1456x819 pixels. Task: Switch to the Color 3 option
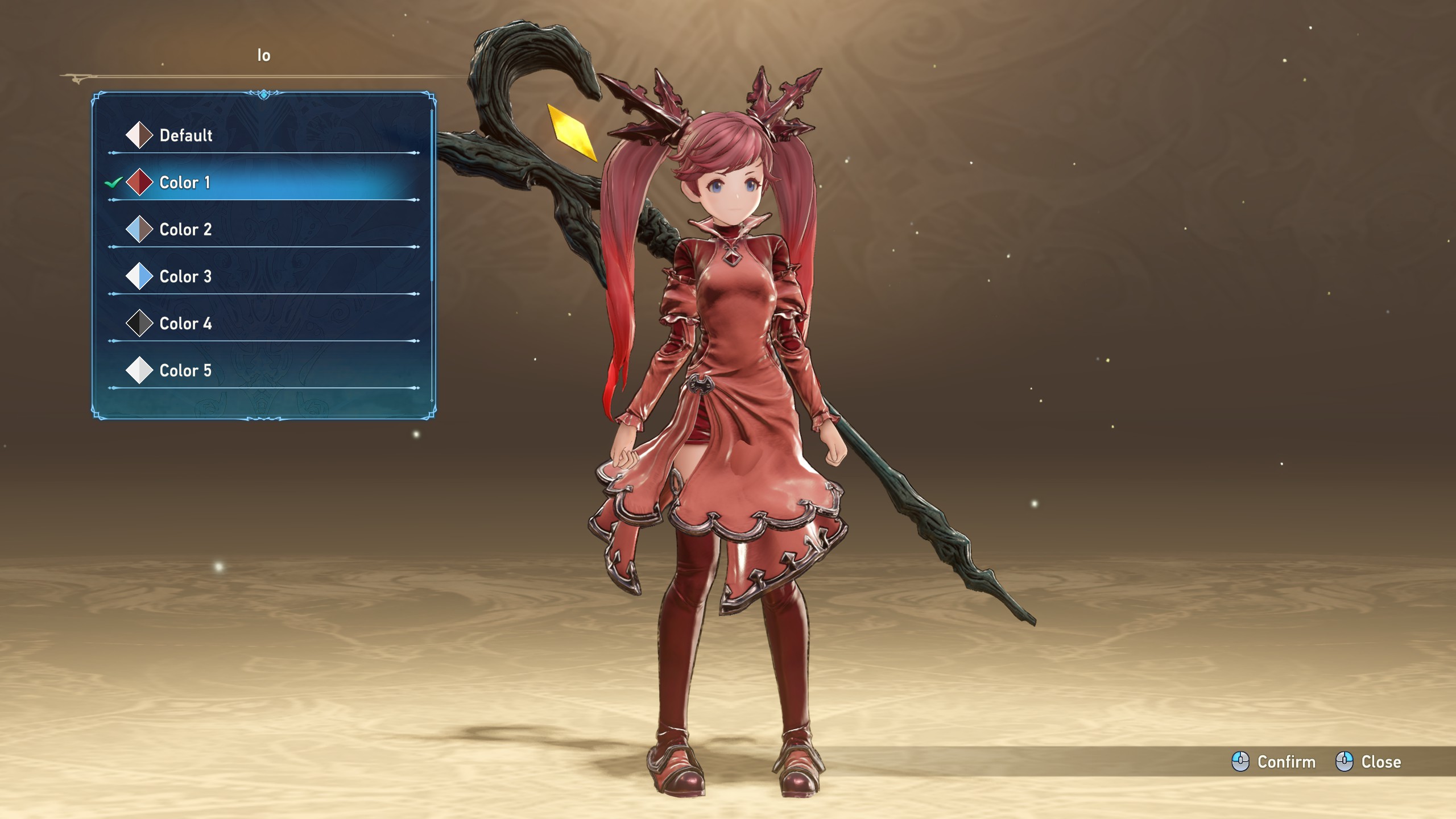[185, 277]
